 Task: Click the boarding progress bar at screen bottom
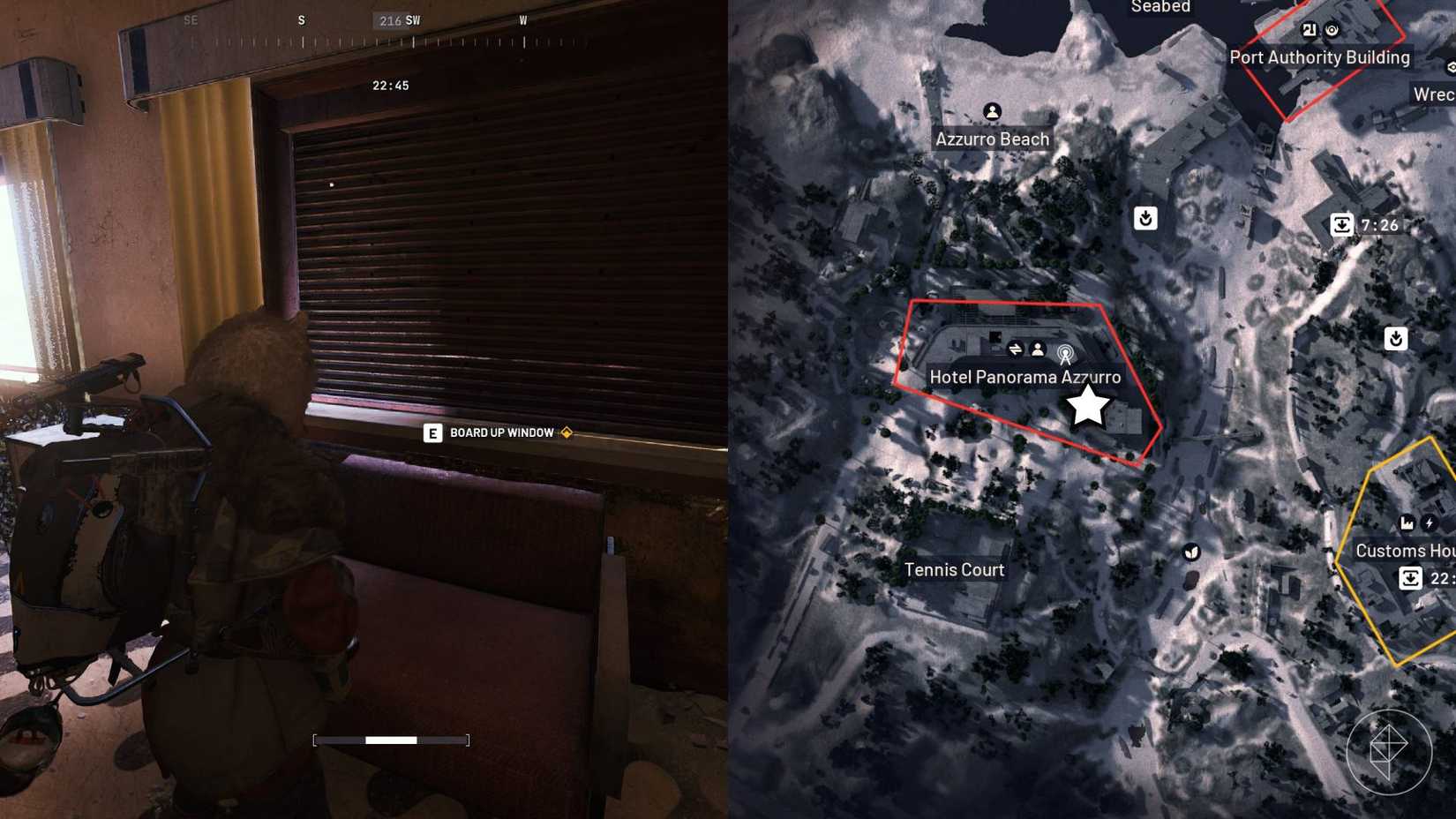point(389,740)
